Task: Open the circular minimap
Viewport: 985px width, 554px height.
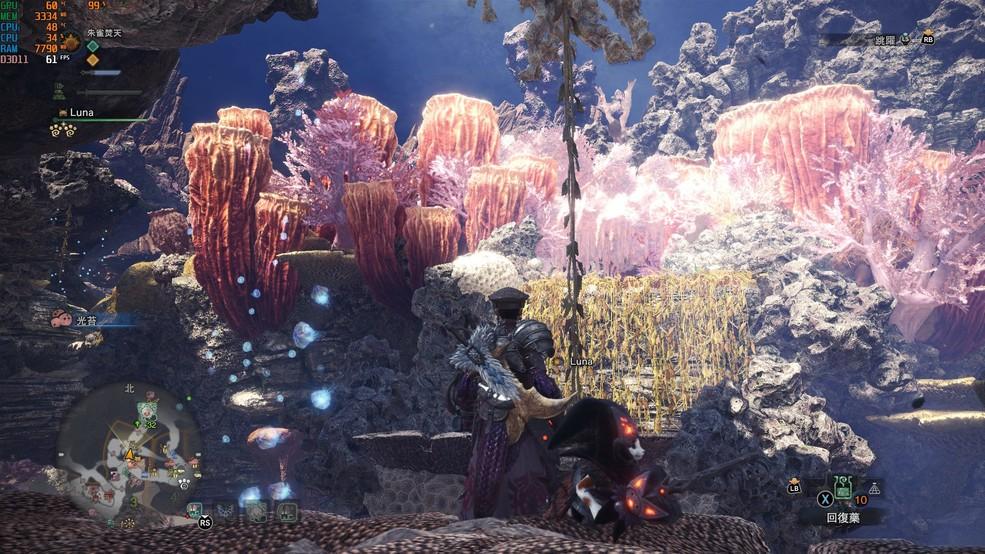Action: [128, 454]
